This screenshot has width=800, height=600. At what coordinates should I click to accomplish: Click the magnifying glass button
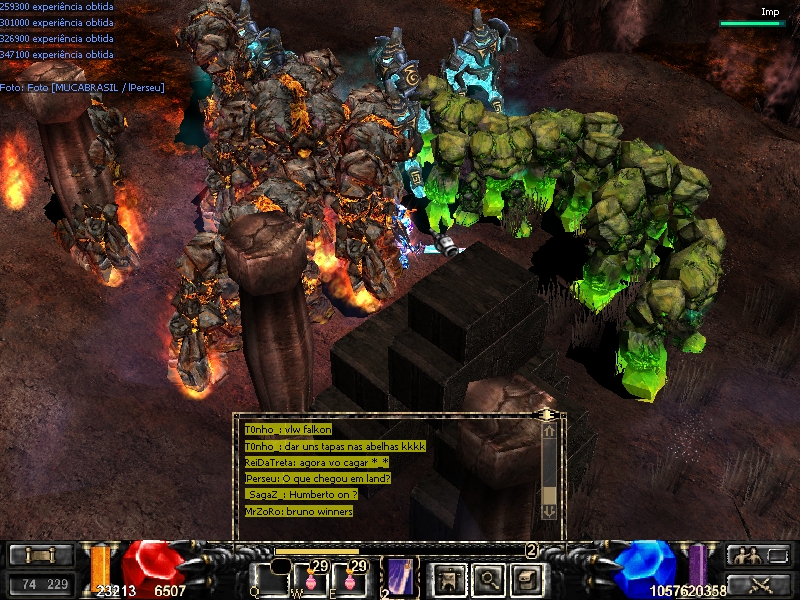(488, 578)
